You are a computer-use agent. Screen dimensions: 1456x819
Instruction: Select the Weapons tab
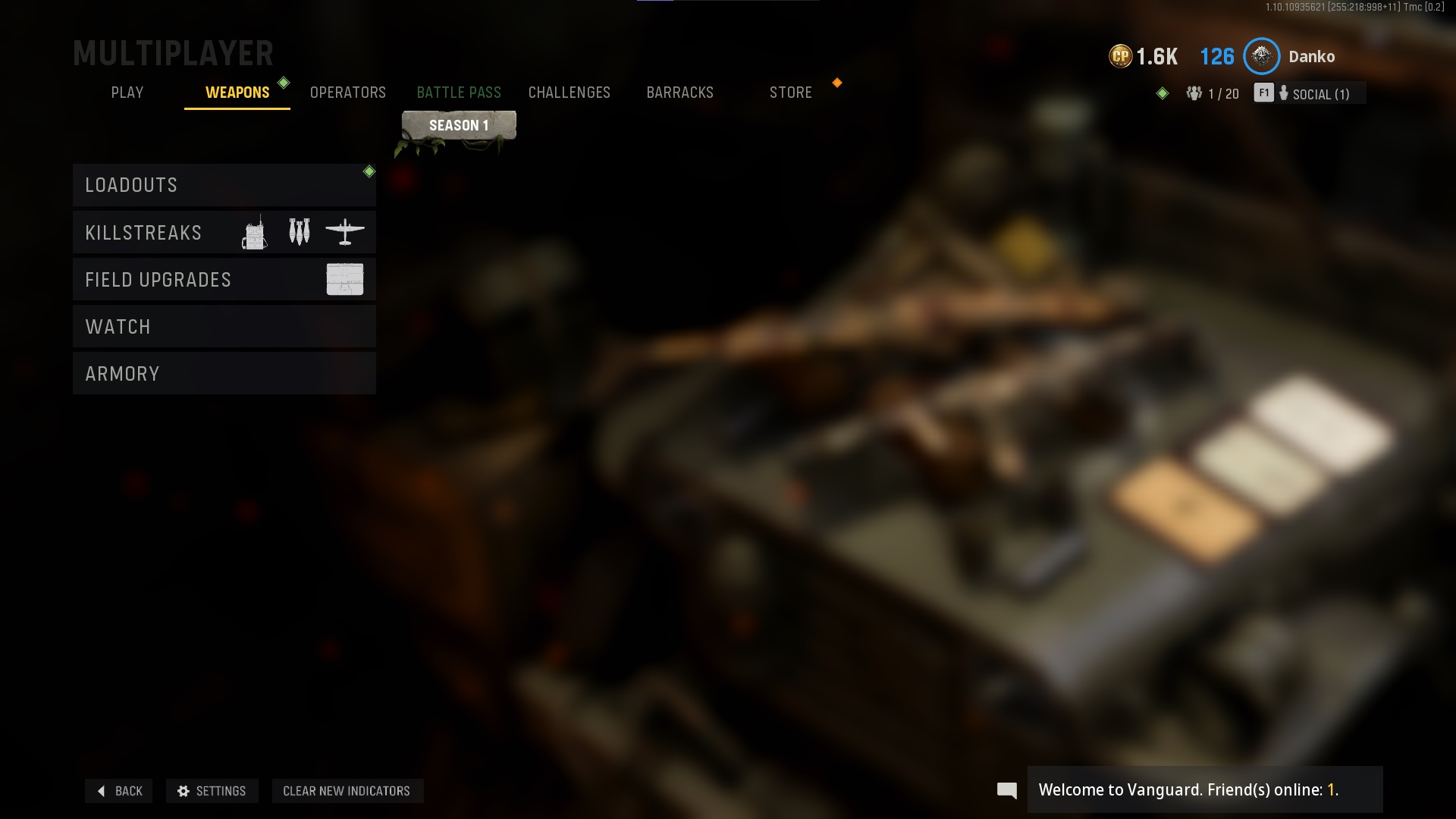pyautogui.click(x=237, y=93)
